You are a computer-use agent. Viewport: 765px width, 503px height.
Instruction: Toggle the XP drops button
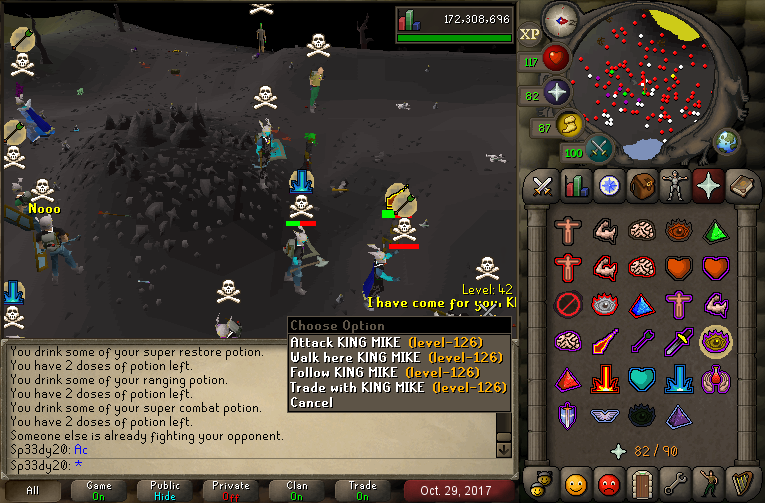[x=530, y=35]
